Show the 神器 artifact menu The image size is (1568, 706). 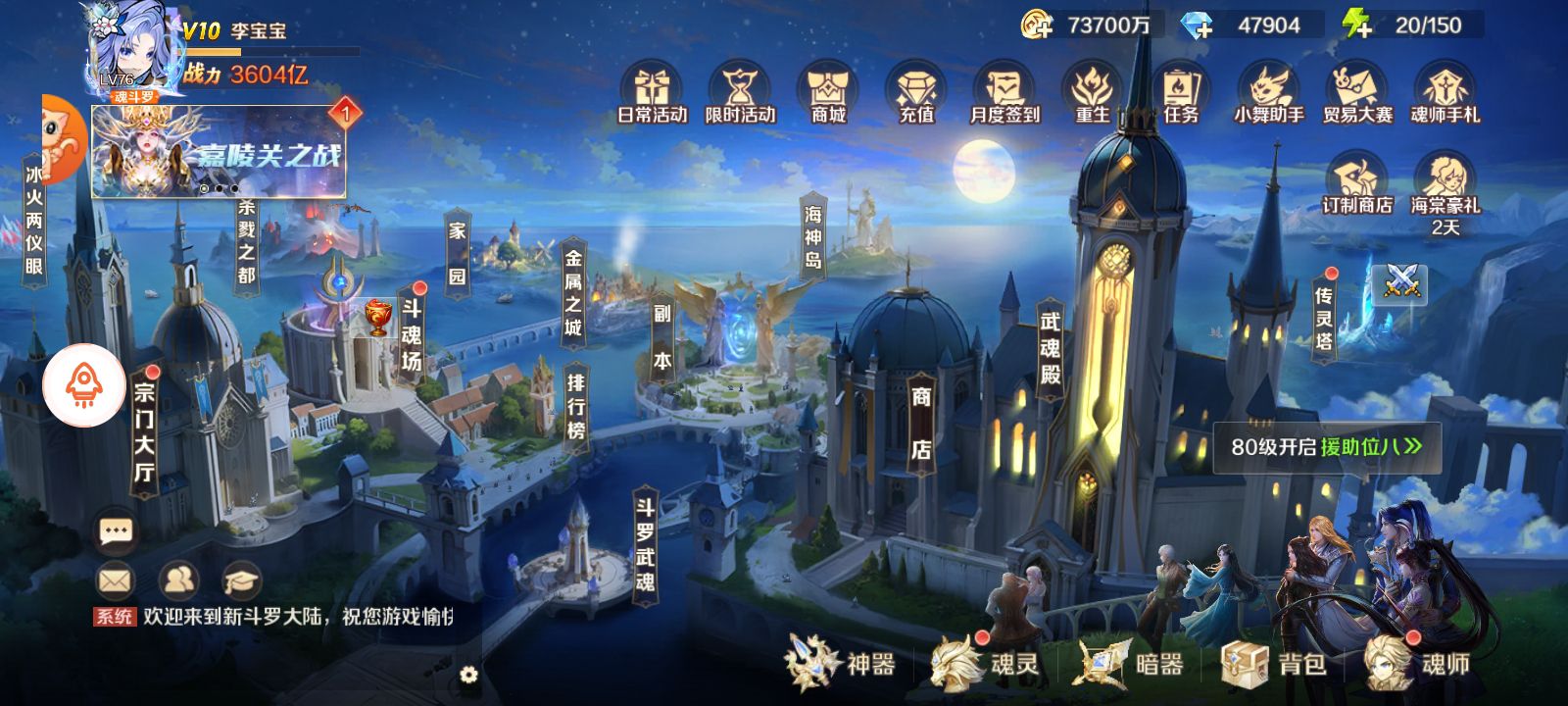[841, 664]
